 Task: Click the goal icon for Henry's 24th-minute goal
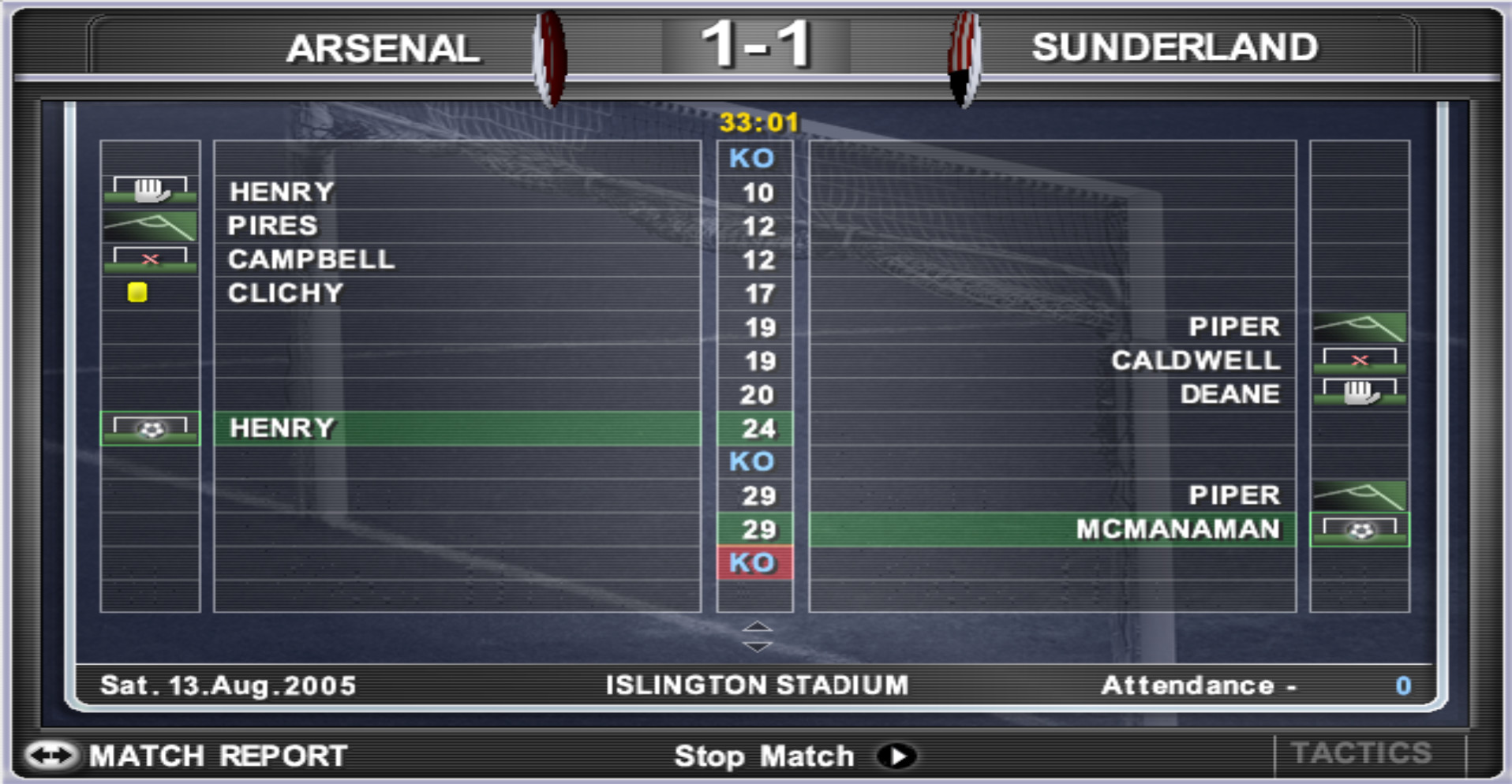[x=149, y=429]
